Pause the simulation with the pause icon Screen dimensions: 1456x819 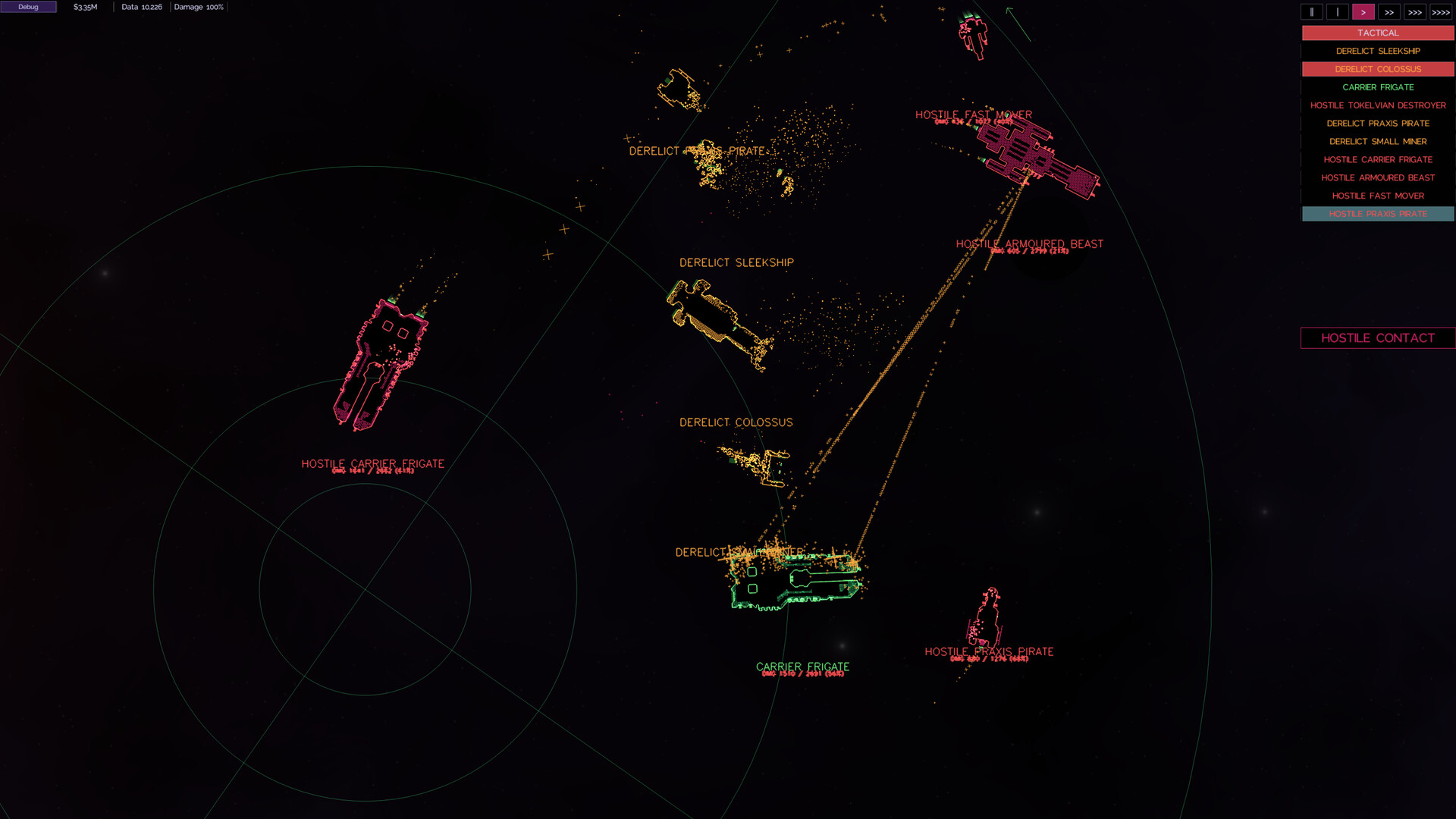coord(1311,12)
